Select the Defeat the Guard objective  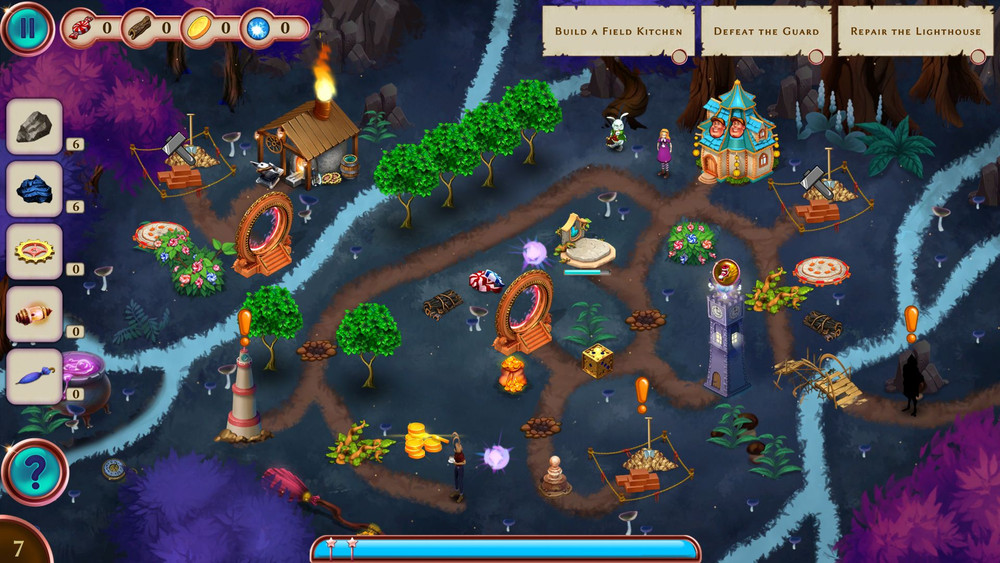[x=765, y=31]
